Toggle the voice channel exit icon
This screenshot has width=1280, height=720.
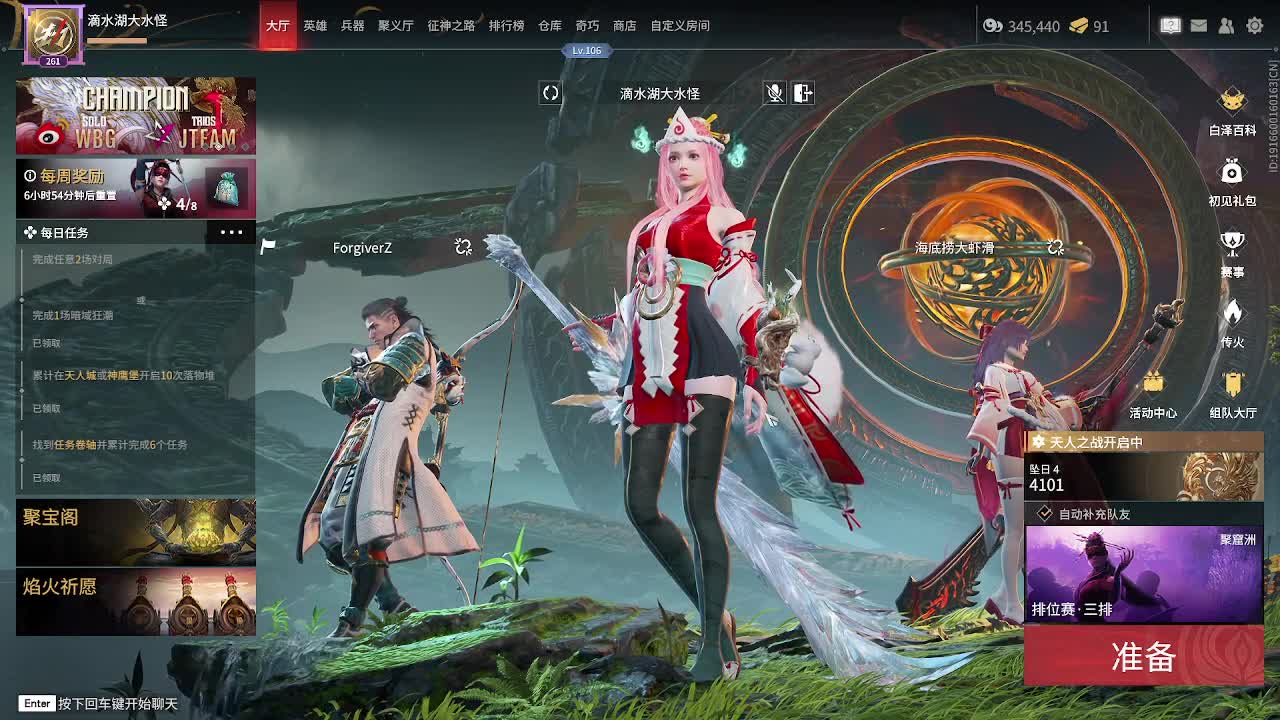(803, 93)
